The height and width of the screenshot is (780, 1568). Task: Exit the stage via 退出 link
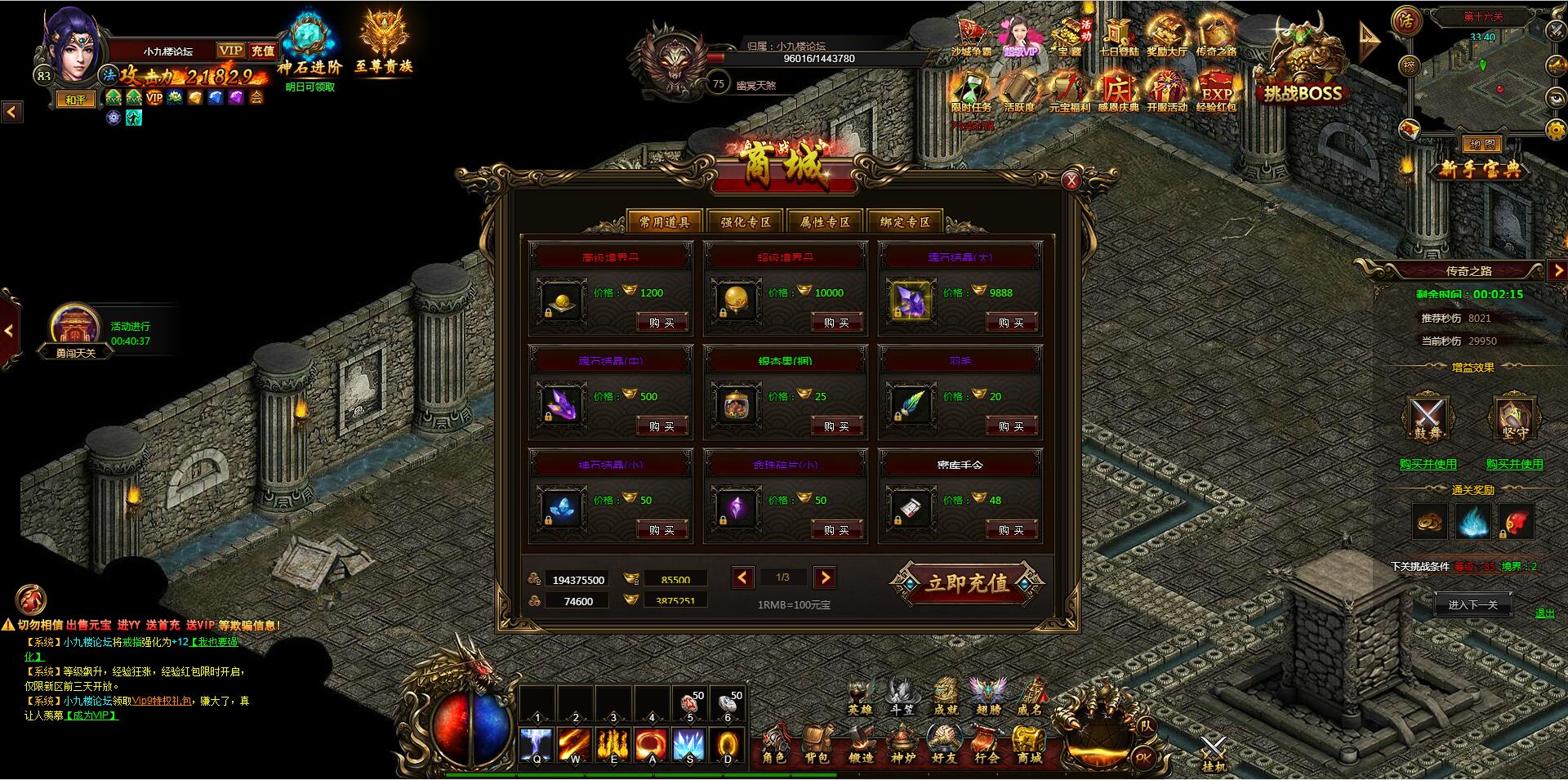[x=1544, y=613]
